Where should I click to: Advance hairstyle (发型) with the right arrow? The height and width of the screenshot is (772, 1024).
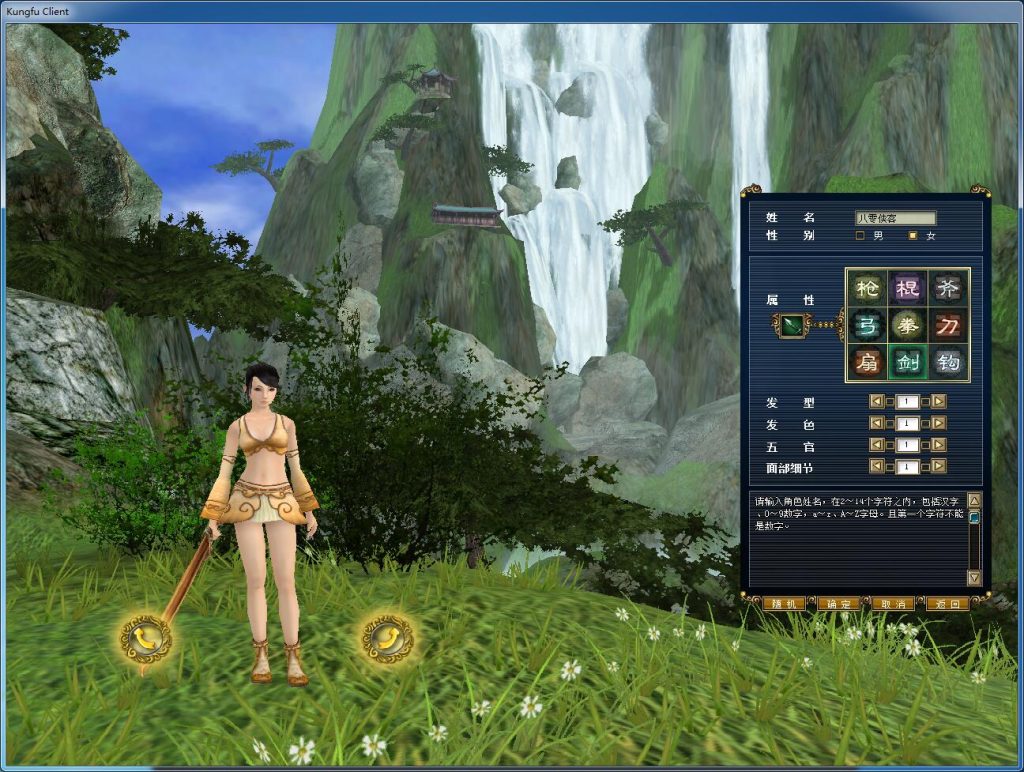coord(939,402)
